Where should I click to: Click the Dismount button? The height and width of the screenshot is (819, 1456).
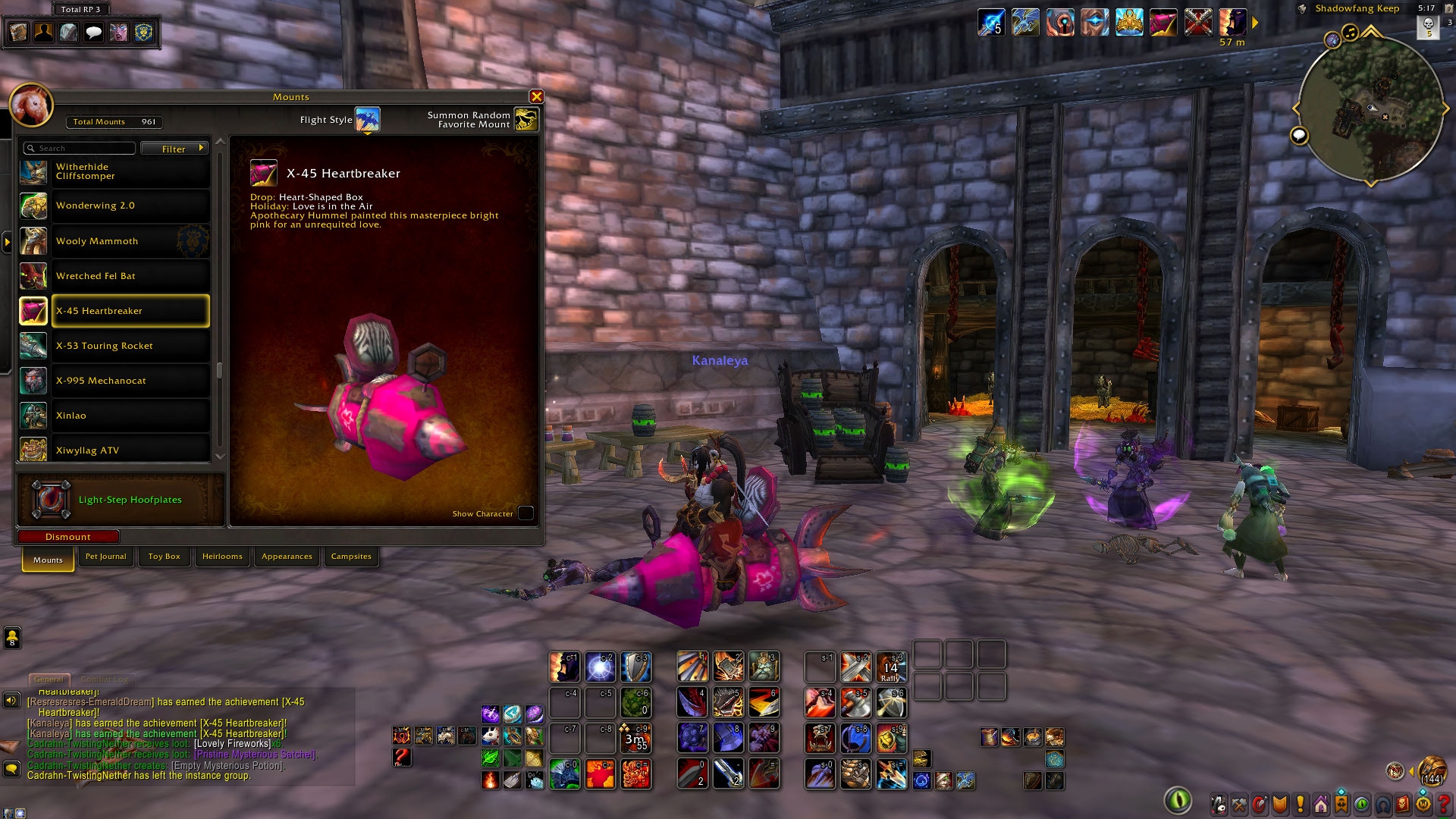point(68,537)
